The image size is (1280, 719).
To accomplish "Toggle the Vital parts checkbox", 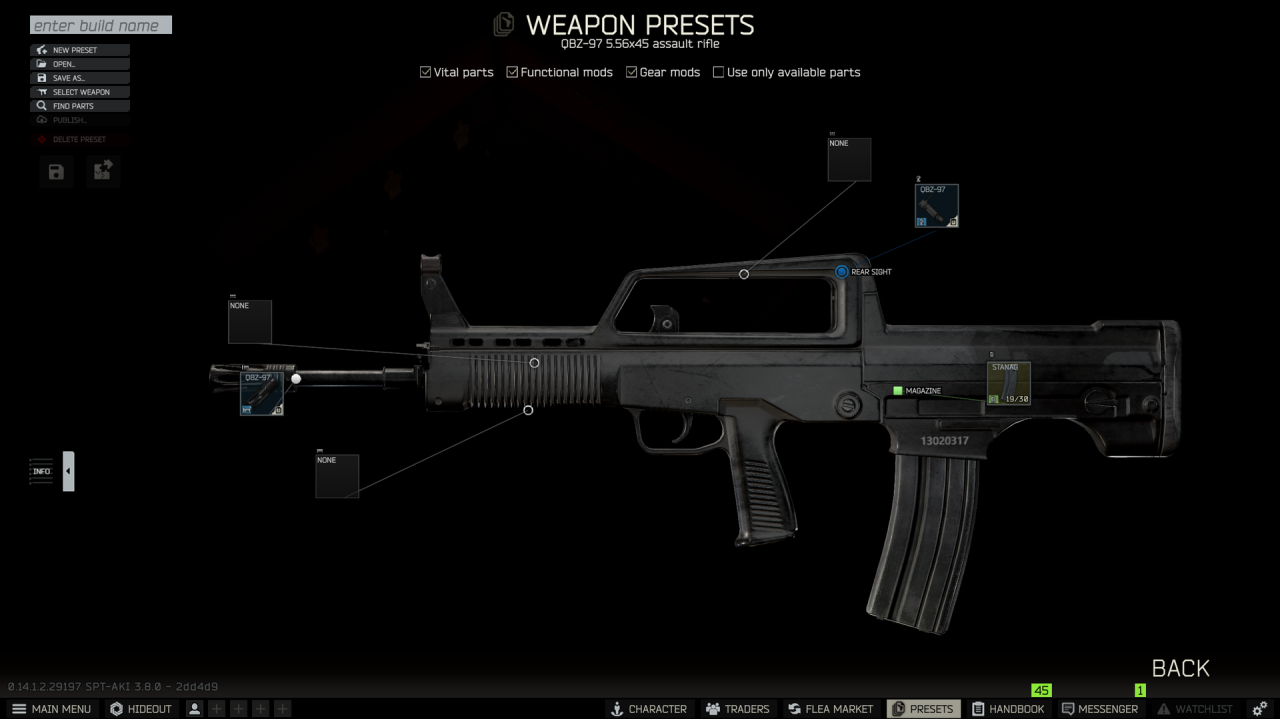I will [x=426, y=72].
